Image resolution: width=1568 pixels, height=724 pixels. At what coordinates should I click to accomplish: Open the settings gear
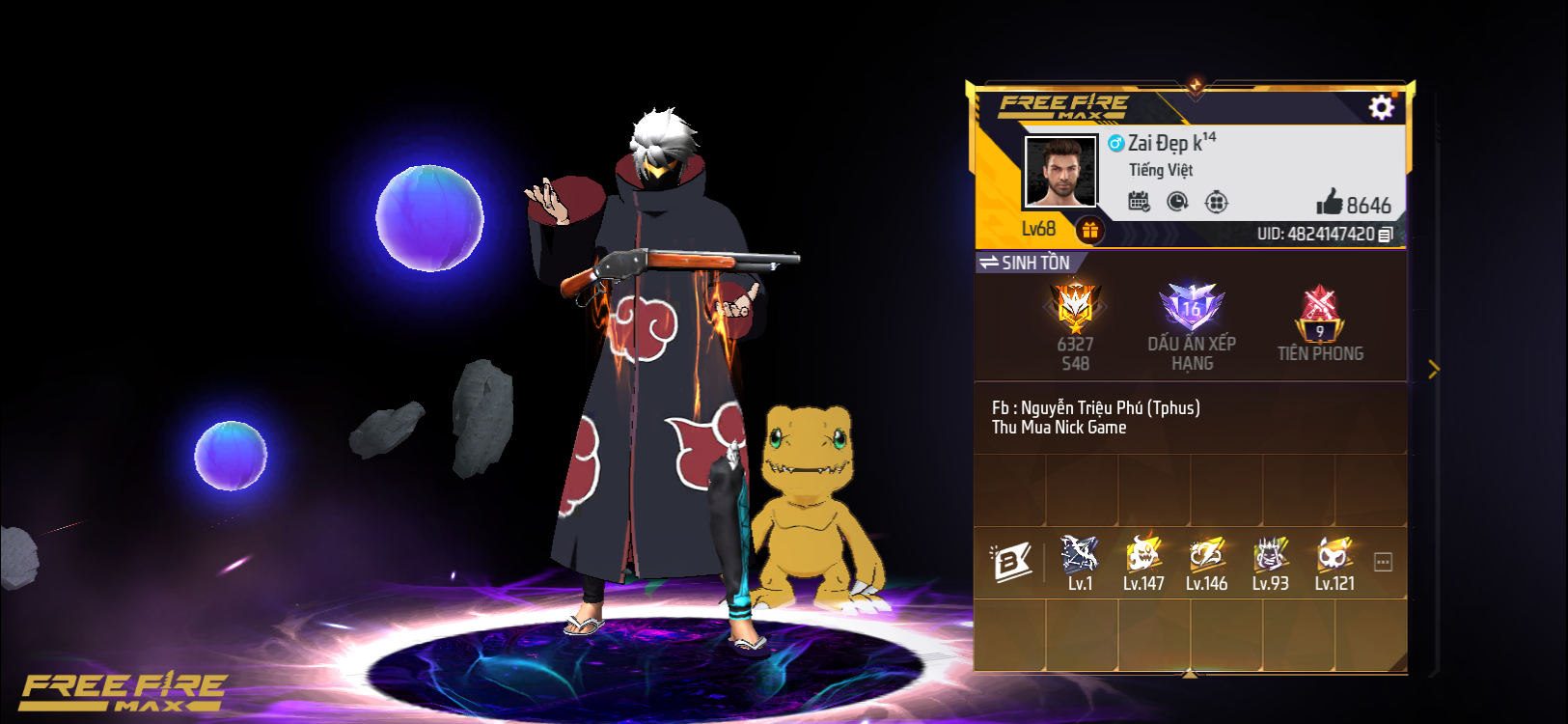coord(1382,107)
